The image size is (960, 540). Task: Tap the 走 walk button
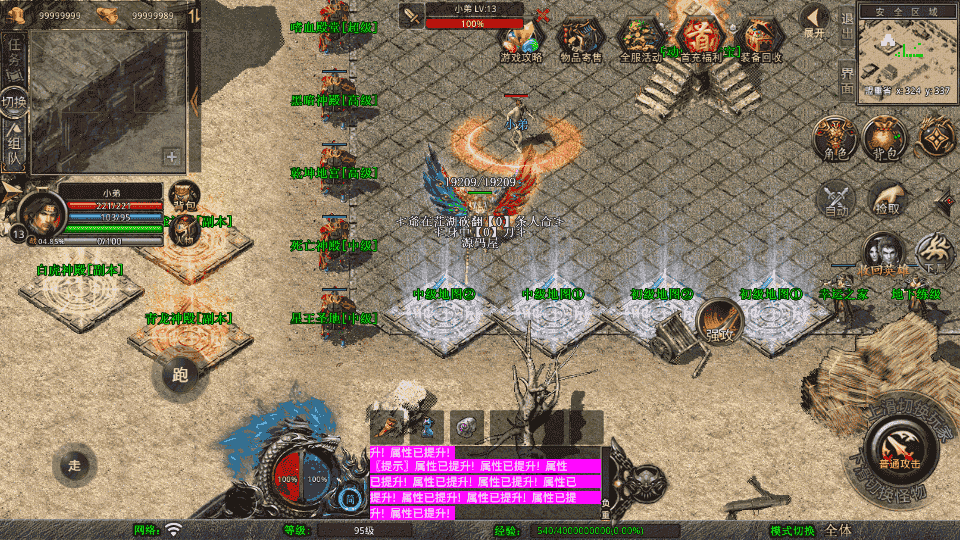pyautogui.click(x=74, y=464)
